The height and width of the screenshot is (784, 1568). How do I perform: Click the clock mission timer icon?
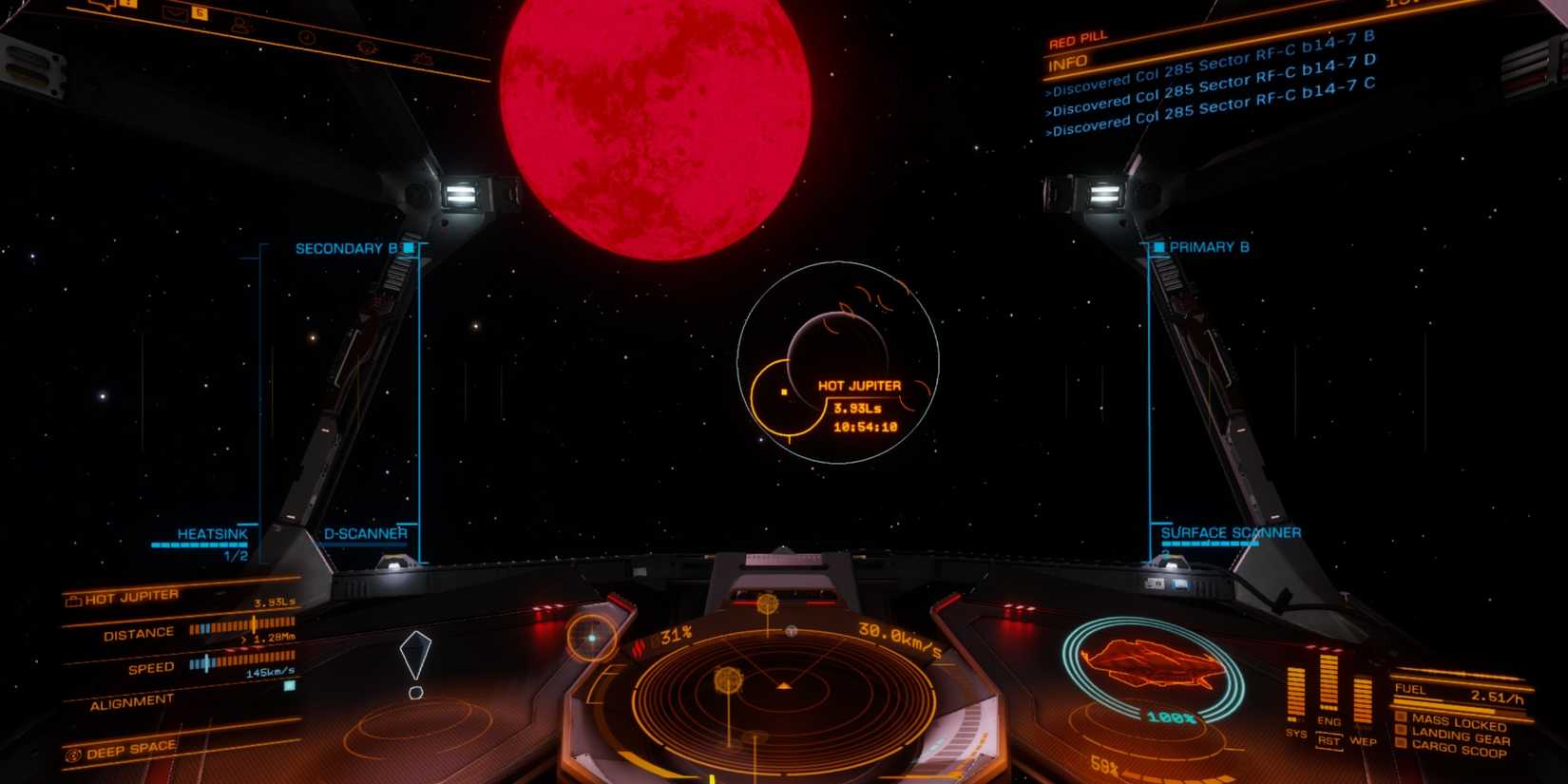click(x=307, y=37)
